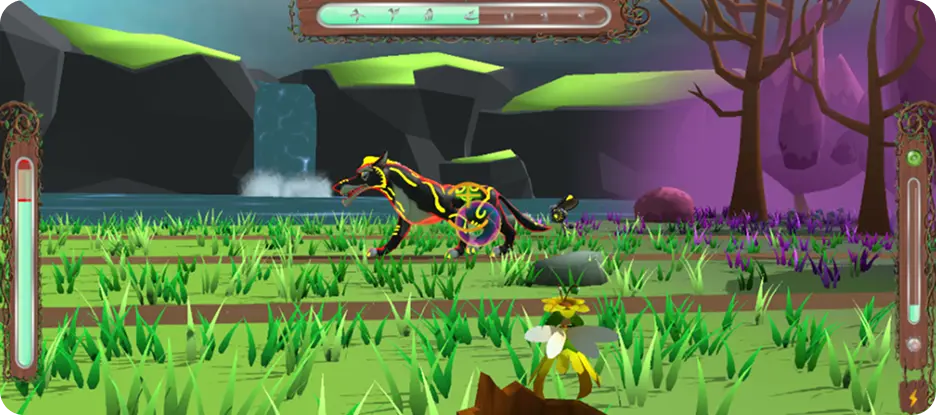Click the grey orb below the energy meter
936x415 pixels.
point(912,345)
